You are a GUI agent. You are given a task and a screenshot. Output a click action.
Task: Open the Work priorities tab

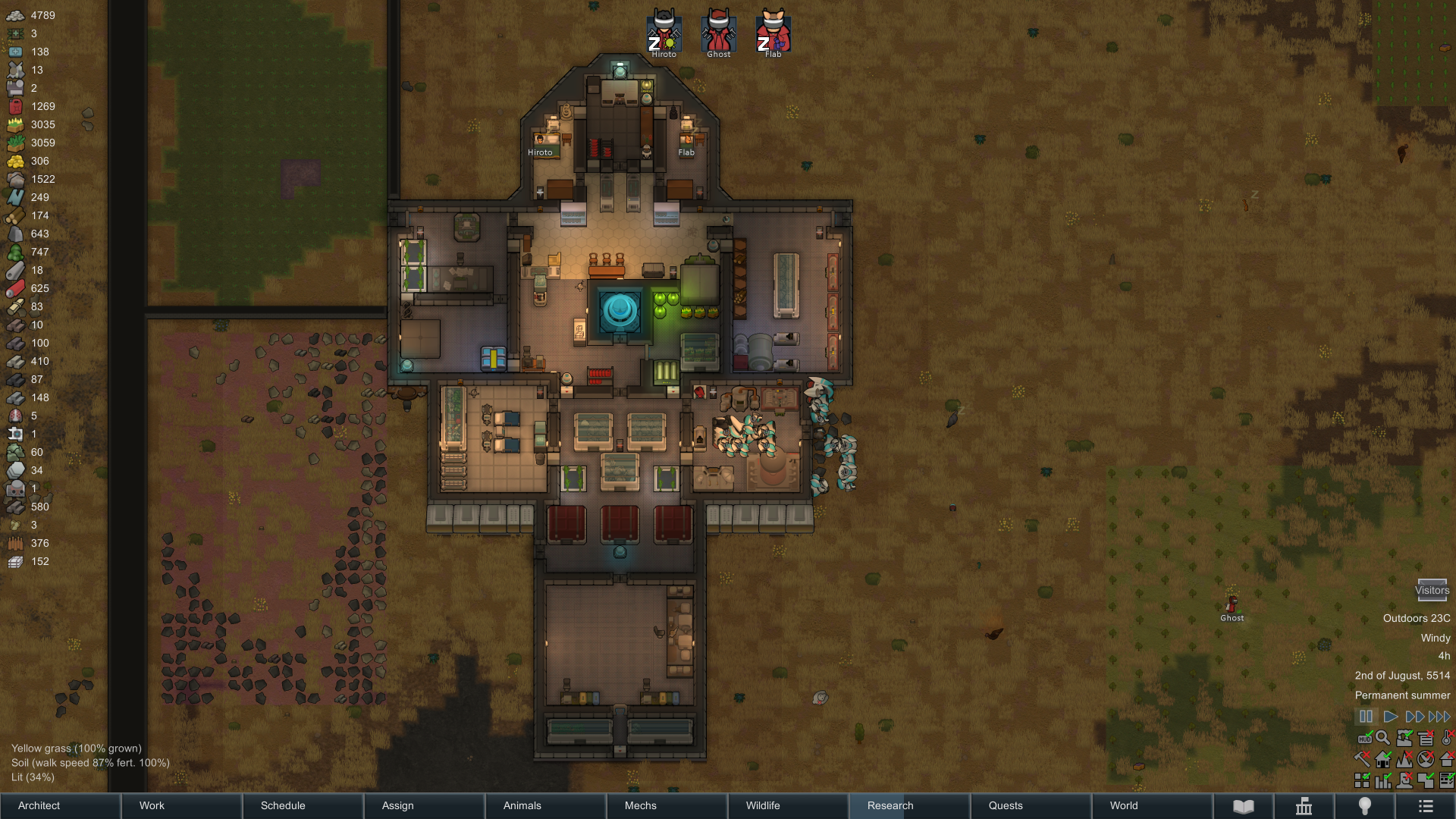182,805
